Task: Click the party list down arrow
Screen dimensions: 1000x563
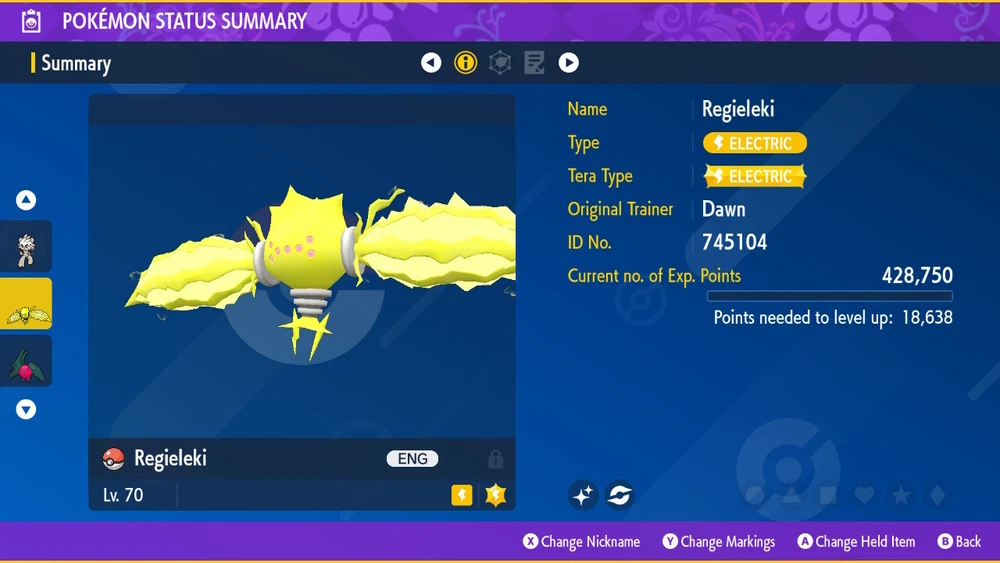Action: coord(26,409)
